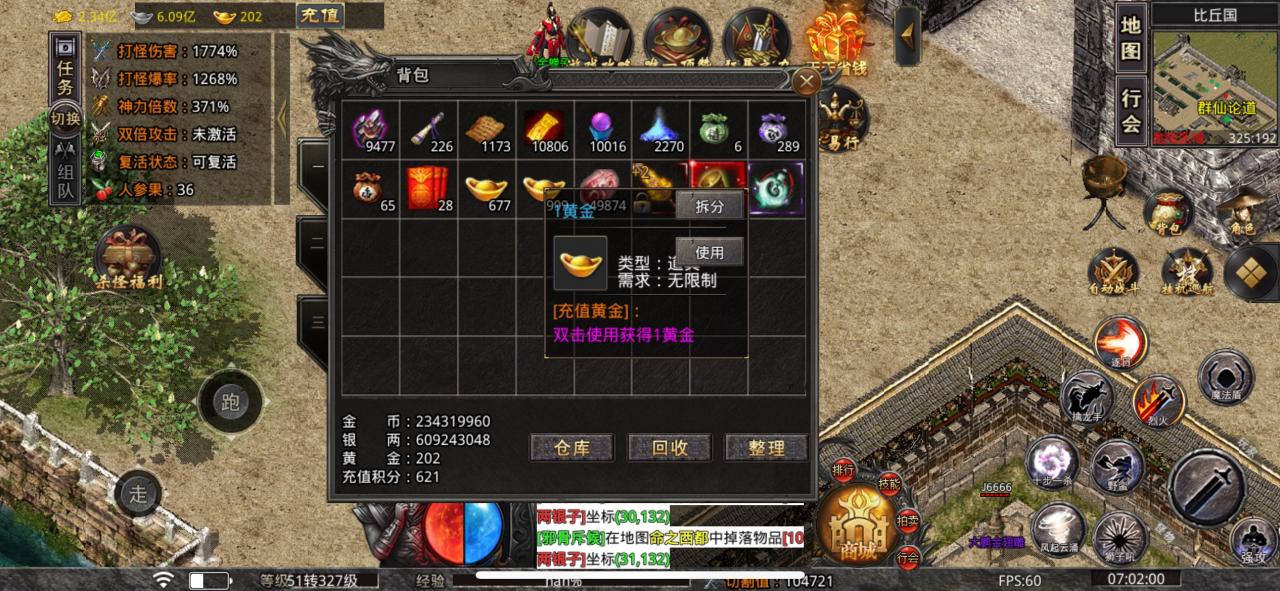
Task: Click the 拆分 split button
Action: click(x=709, y=205)
